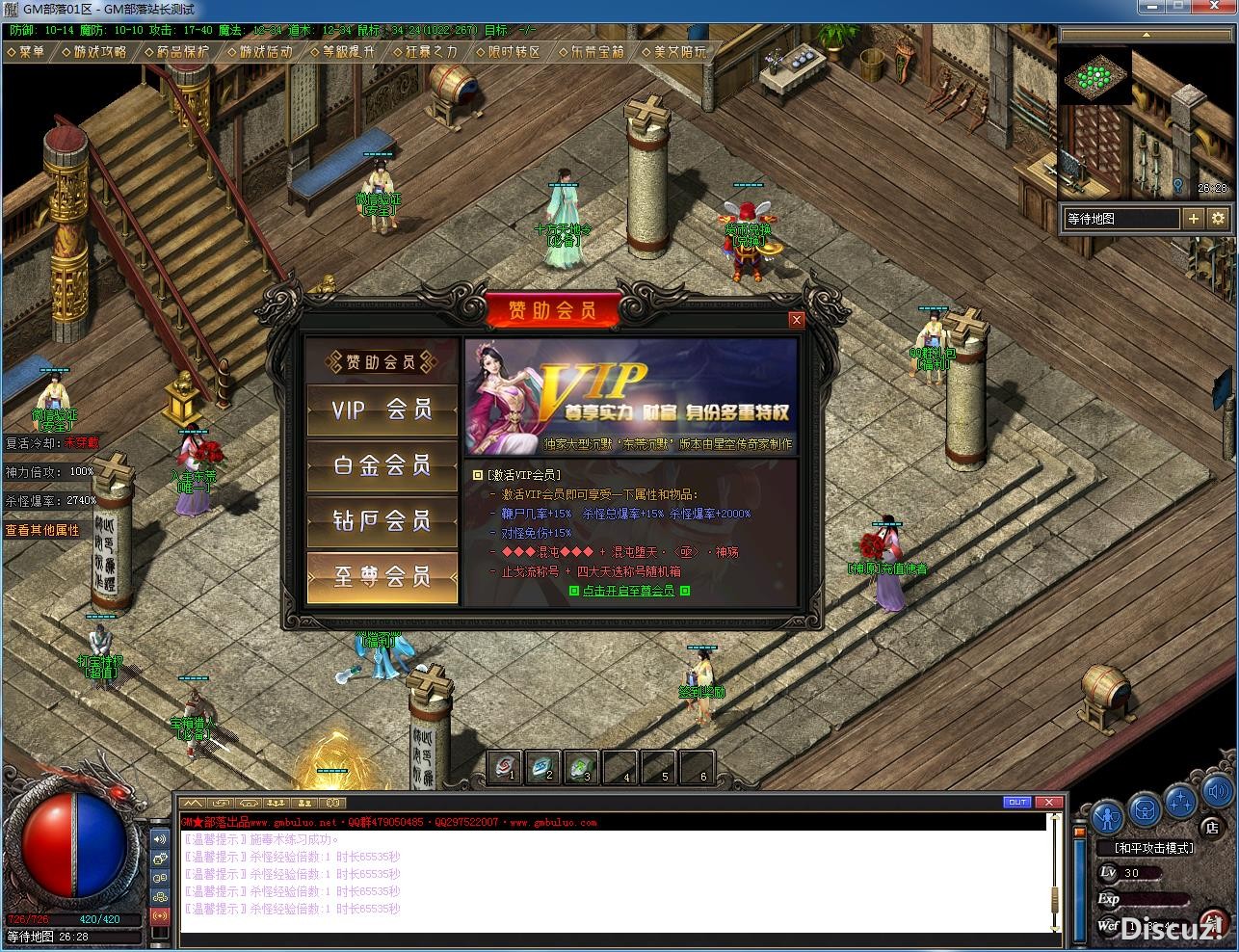Open the 店 shop icon
Image resolution: width=1239 pixels, height=952 pixels.
pos(1210,827)
